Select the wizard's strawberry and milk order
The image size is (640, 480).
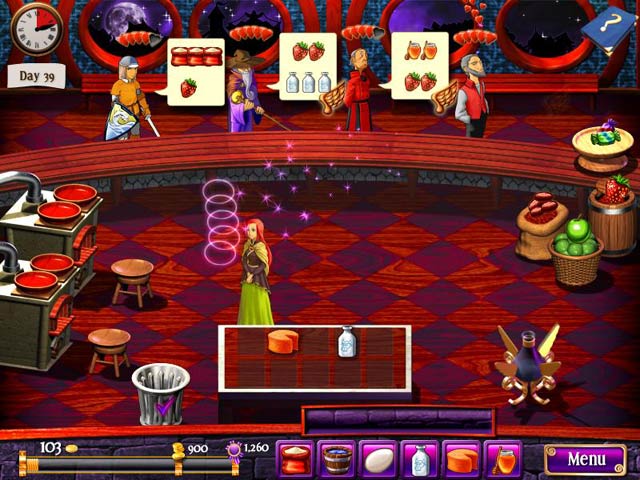307,66
